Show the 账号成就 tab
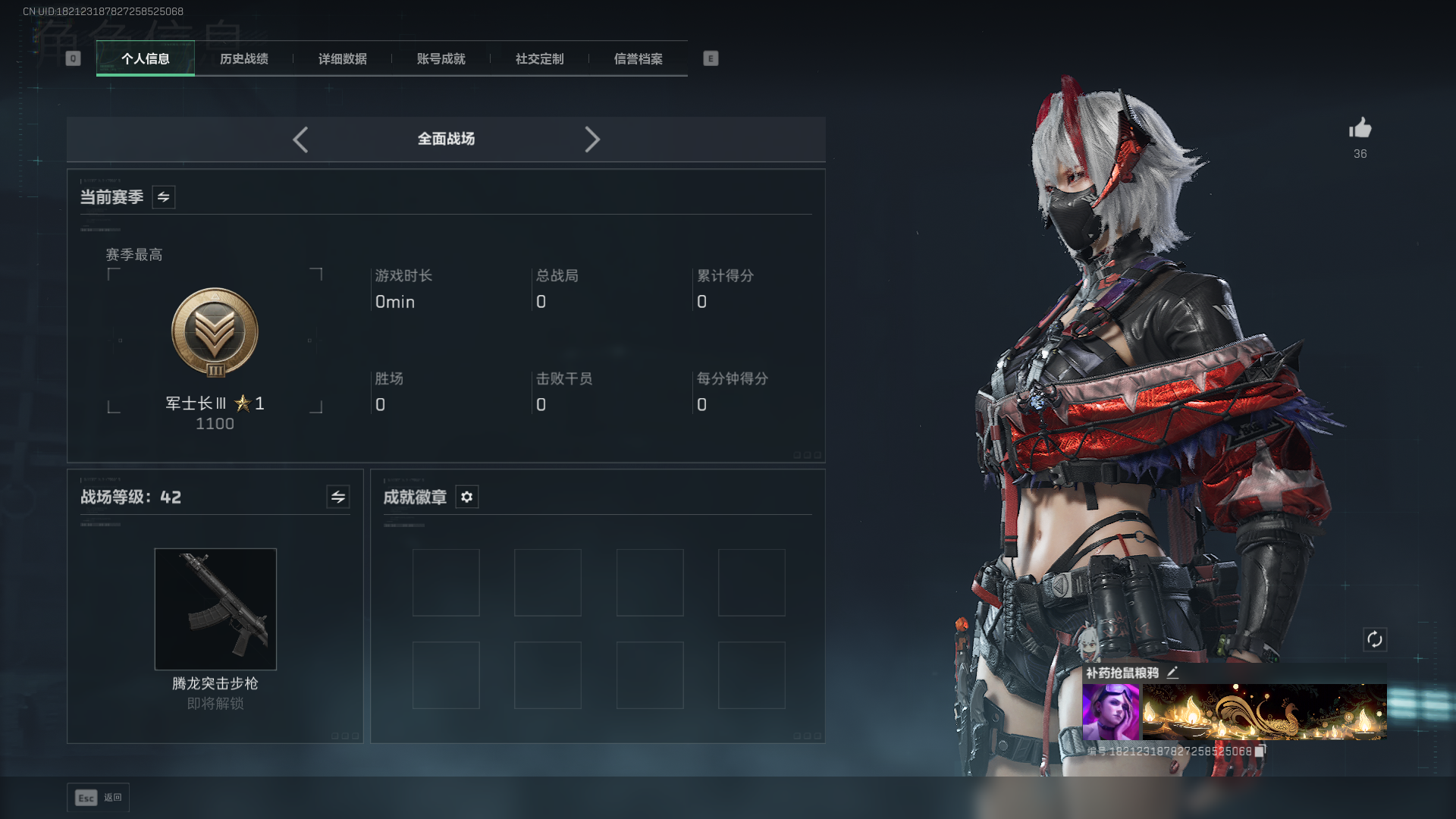 441,59
